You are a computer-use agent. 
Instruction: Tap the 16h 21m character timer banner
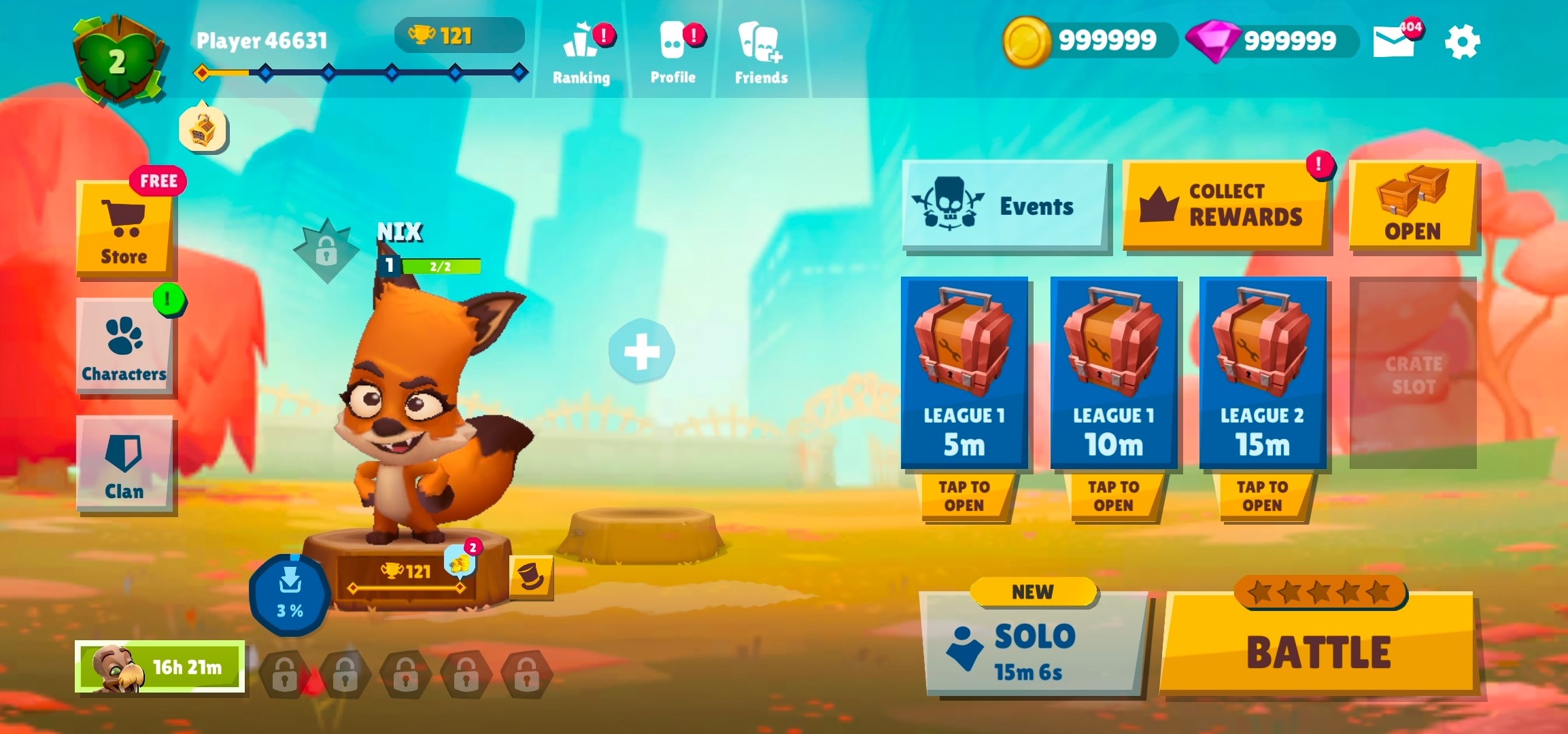click(x=160, y=668)
